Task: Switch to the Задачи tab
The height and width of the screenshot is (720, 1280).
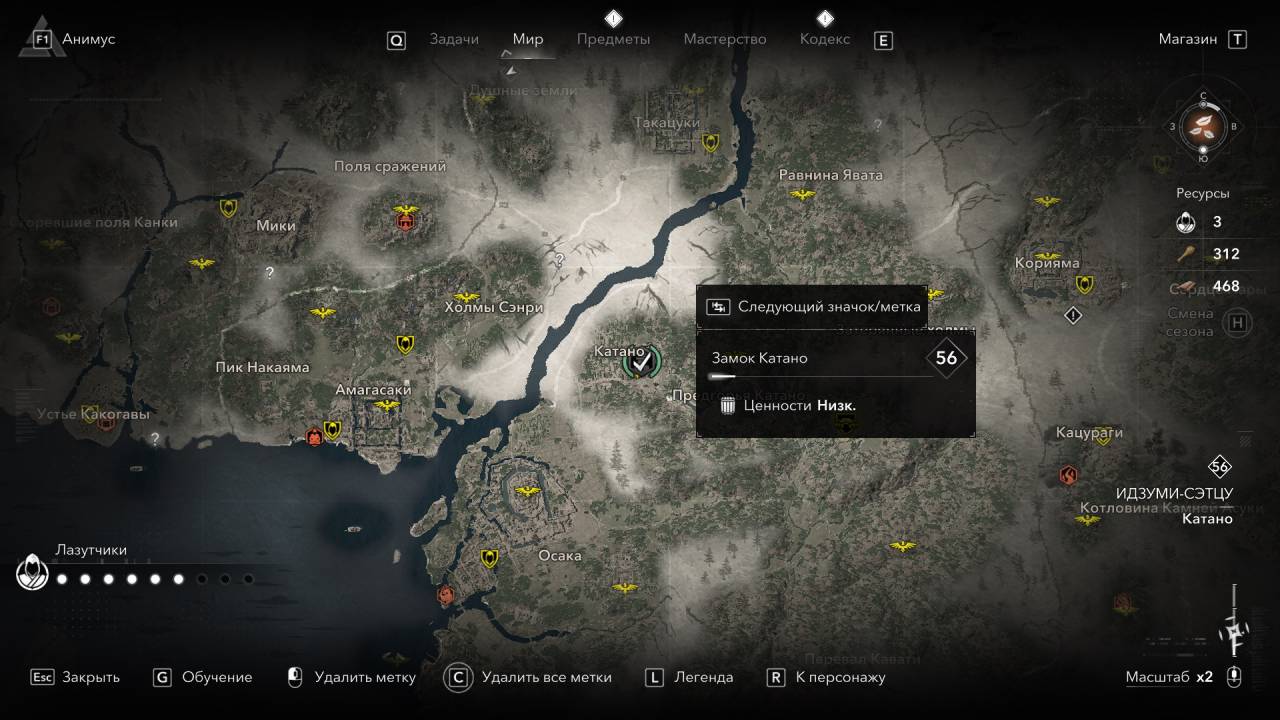Action: pos(454,39)
